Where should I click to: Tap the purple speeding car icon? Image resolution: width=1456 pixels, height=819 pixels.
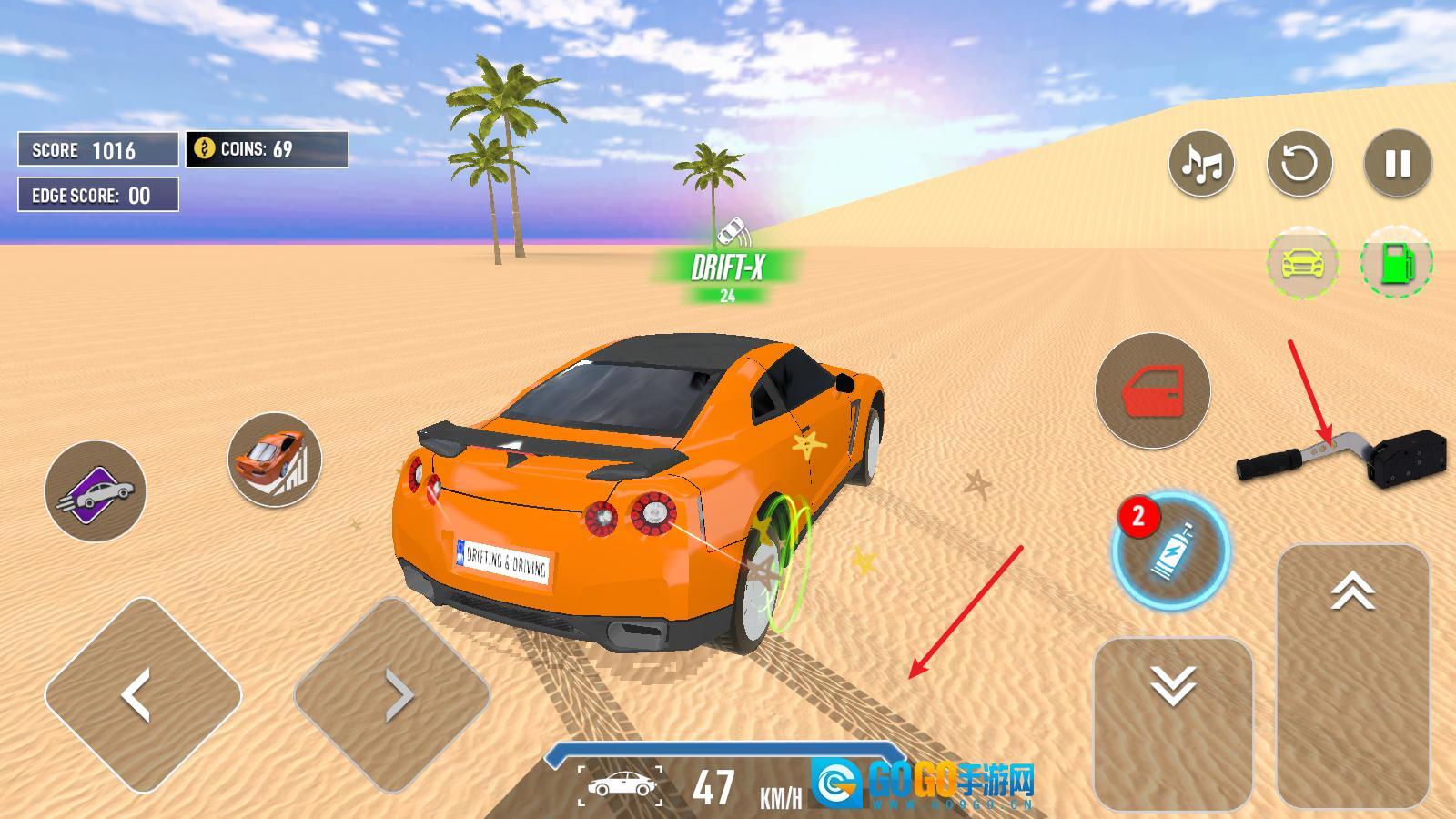click(x=96, y=491)
